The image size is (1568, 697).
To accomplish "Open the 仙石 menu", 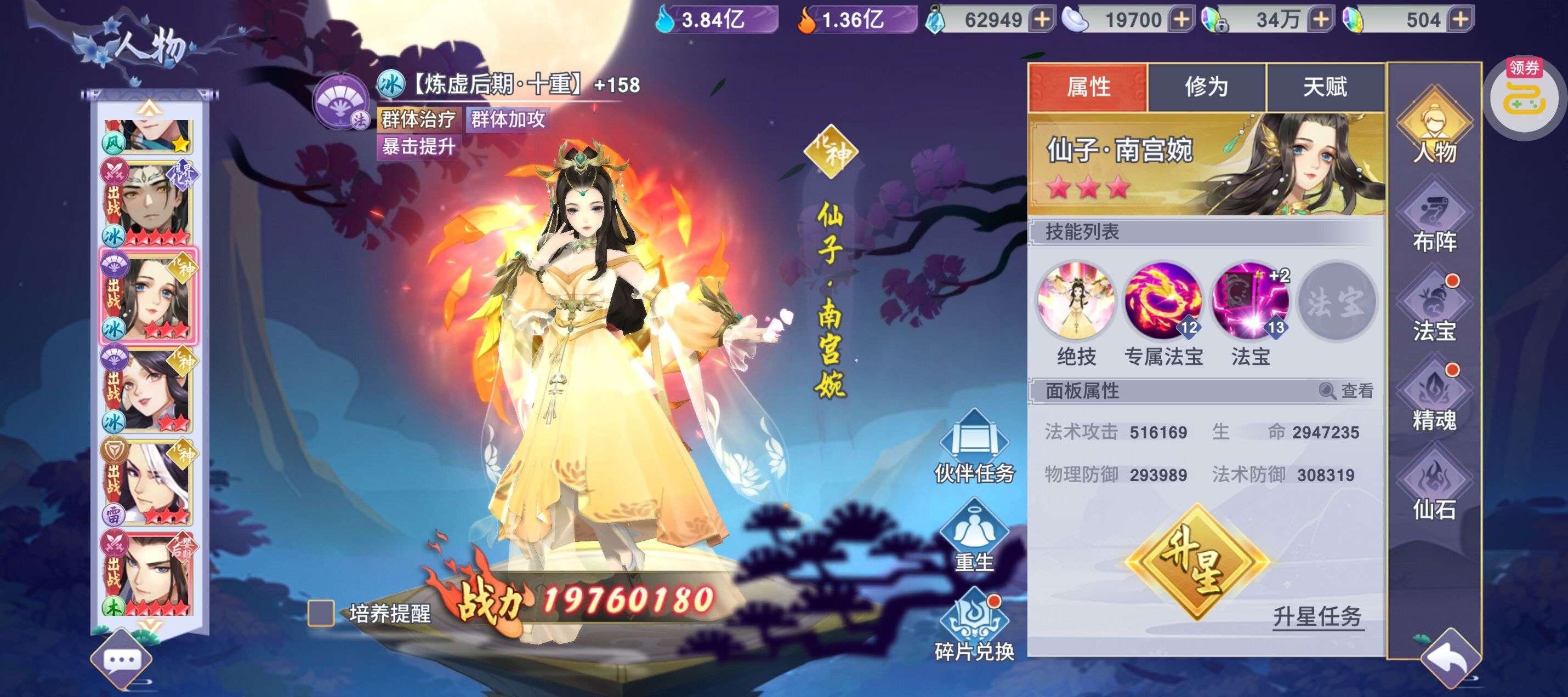I will point(1434,487).
